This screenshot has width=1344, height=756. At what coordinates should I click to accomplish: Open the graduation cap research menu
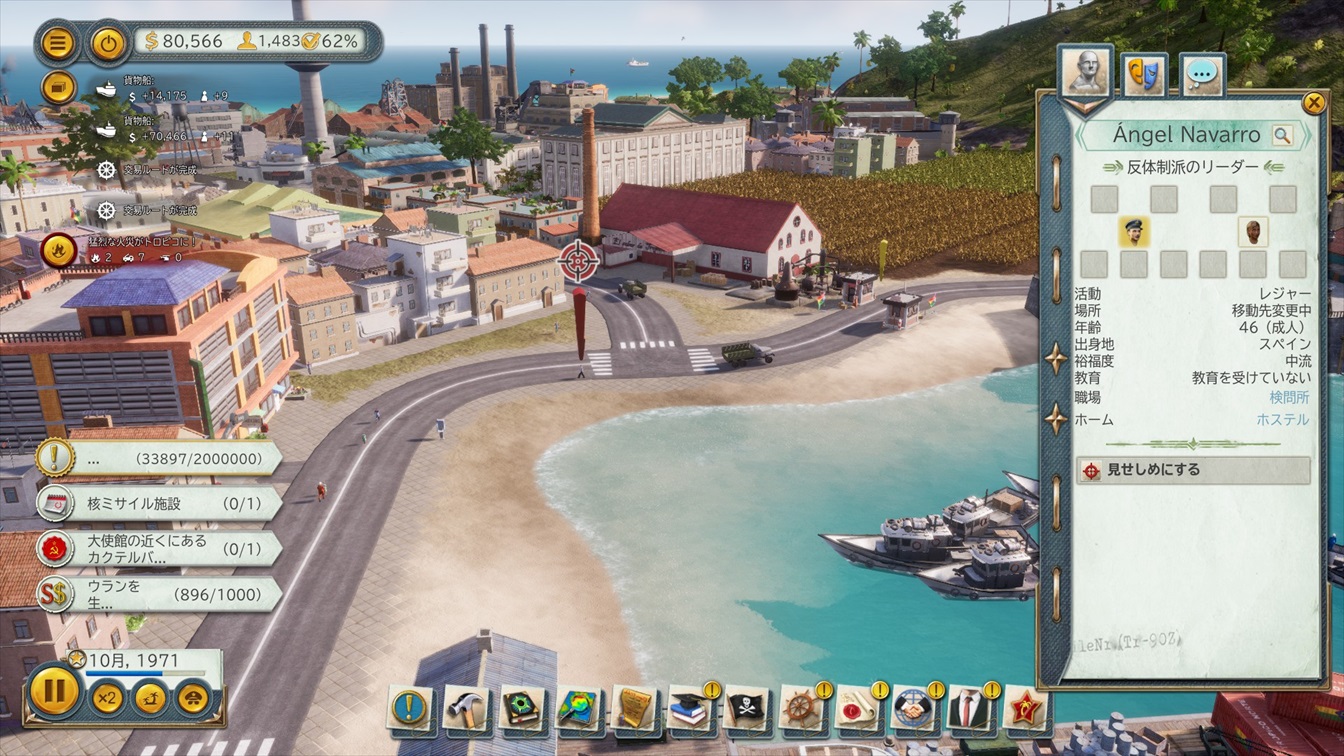(x=690, y=708)
